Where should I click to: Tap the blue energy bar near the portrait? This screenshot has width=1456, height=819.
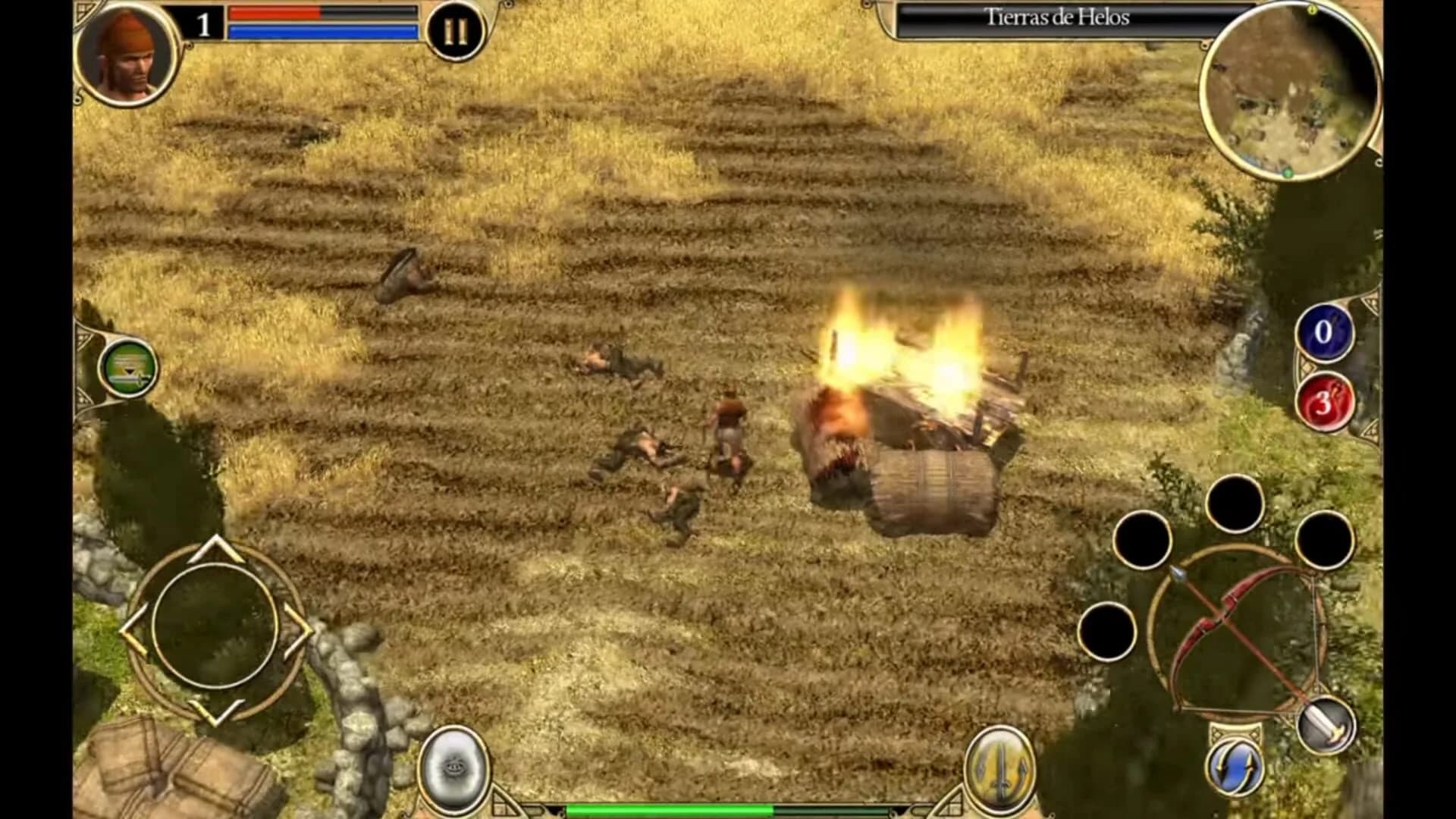pyautogui.click(x=322, y=30)
